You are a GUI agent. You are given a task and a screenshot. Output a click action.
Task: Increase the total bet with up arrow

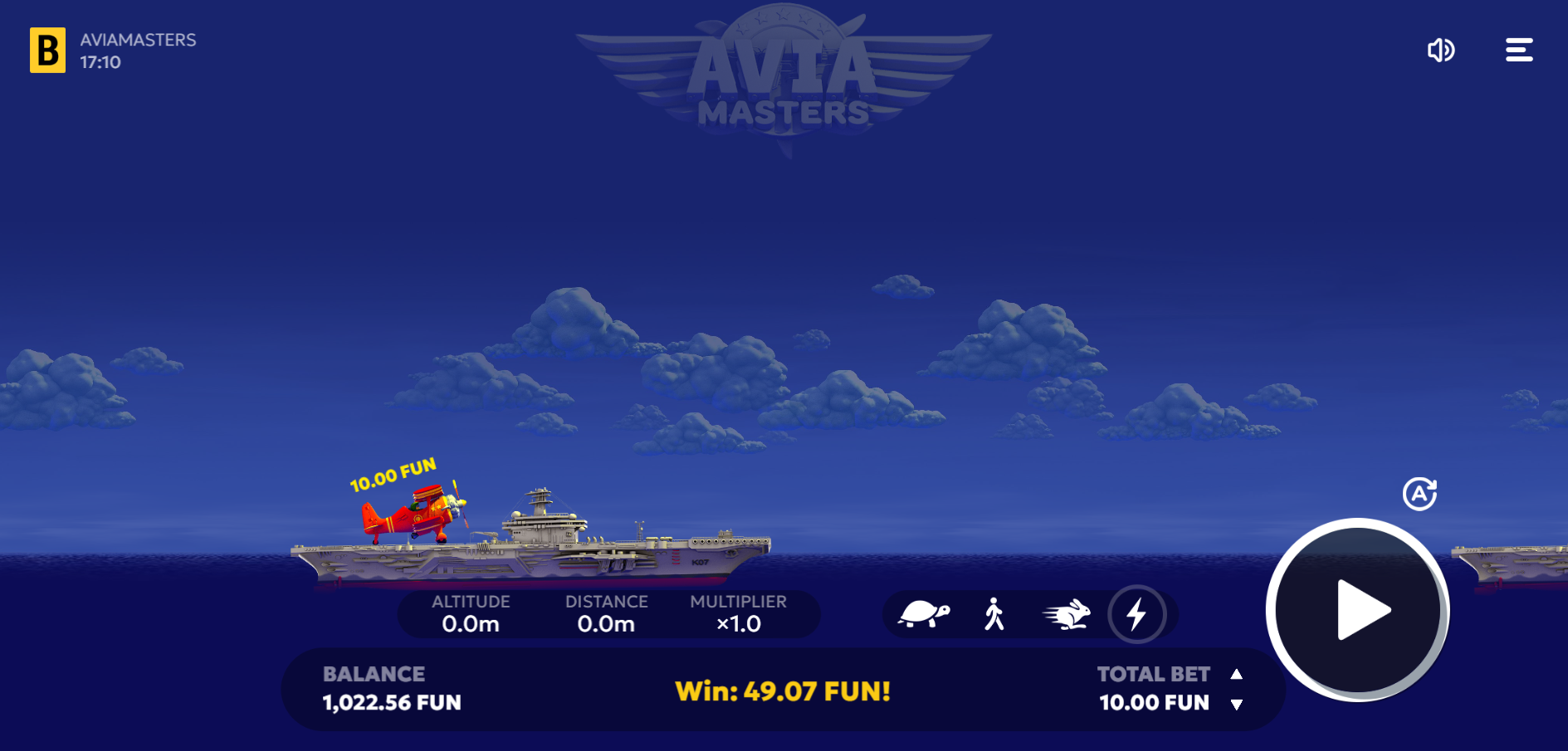(1236, 675)
